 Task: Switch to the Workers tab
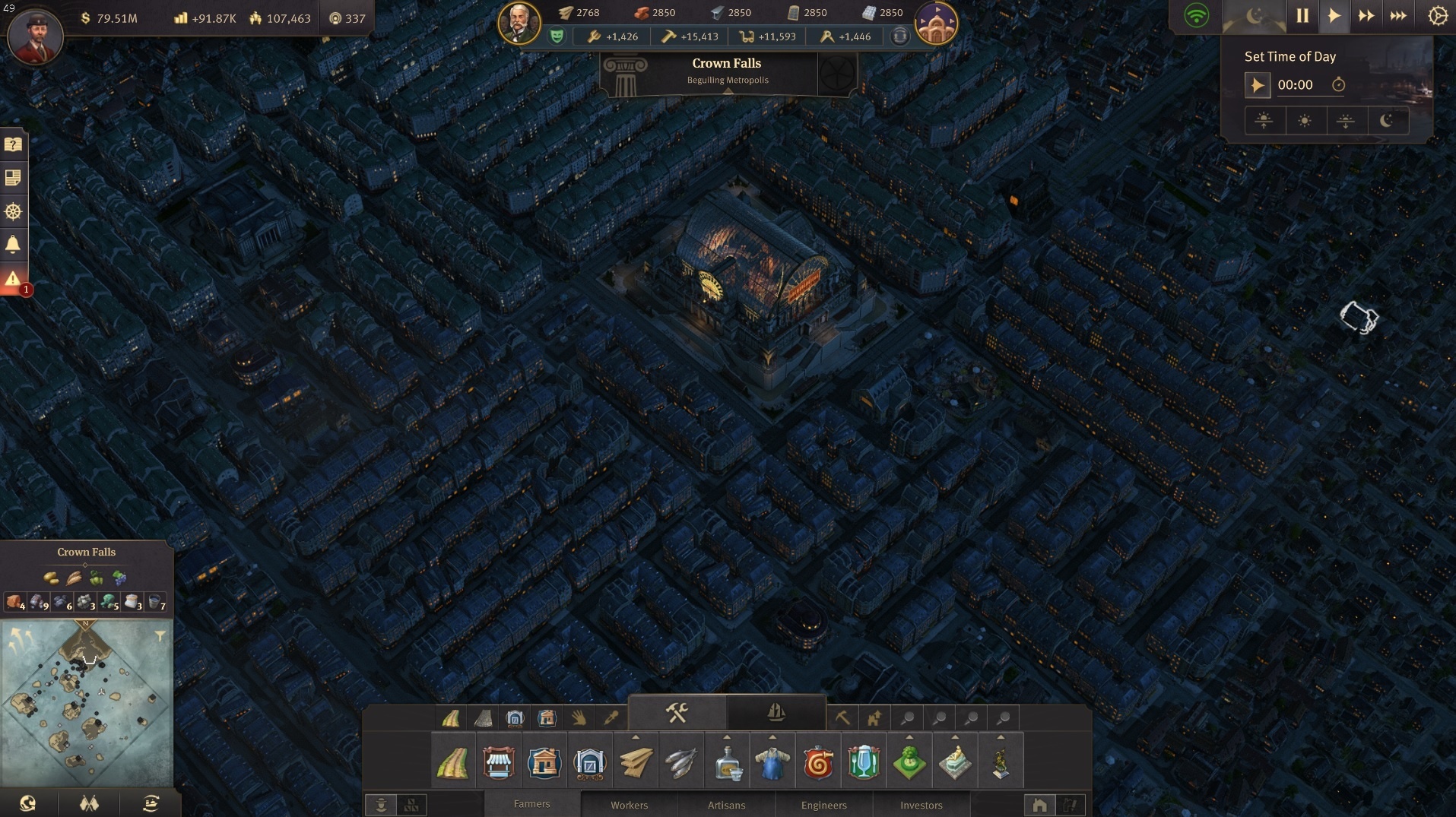(x=629, y=805)
